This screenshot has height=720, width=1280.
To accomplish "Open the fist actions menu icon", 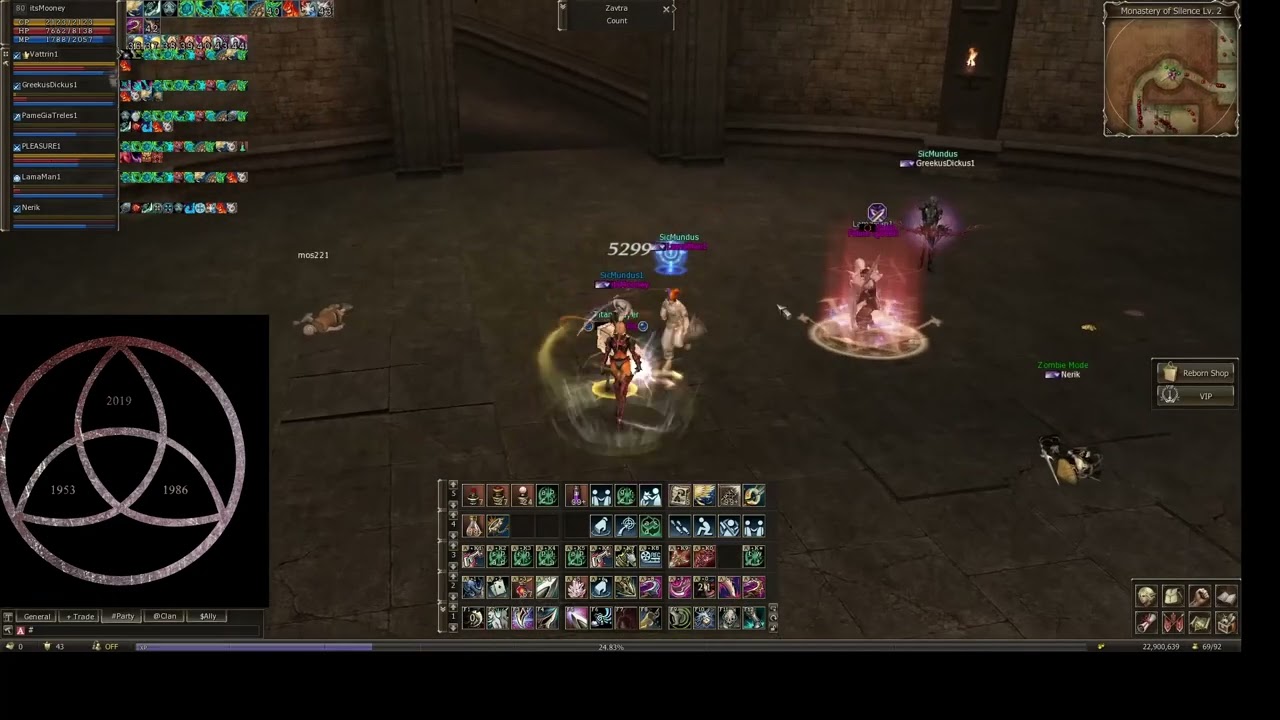I will click(1199, 597).
